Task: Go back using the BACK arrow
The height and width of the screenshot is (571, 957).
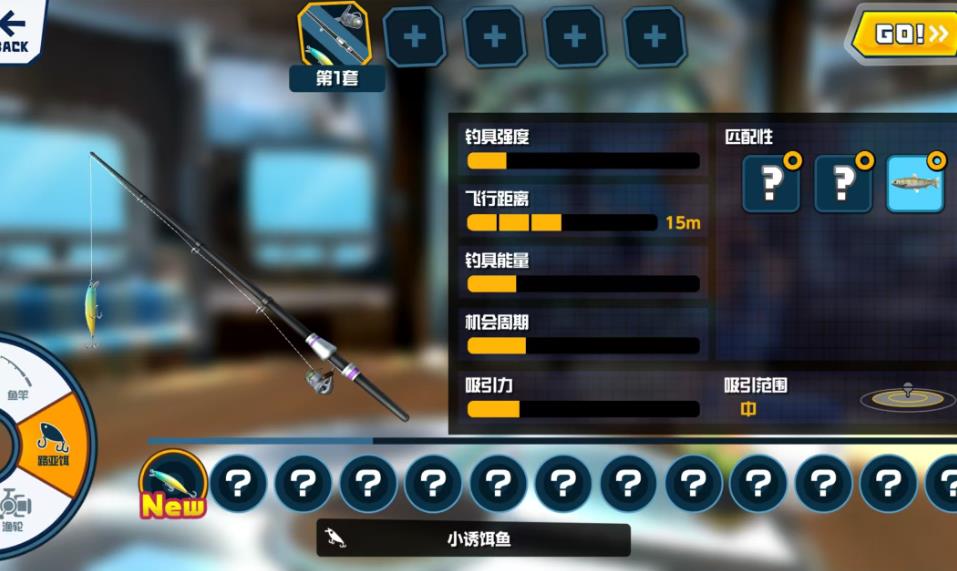Action: coord(15,28)
